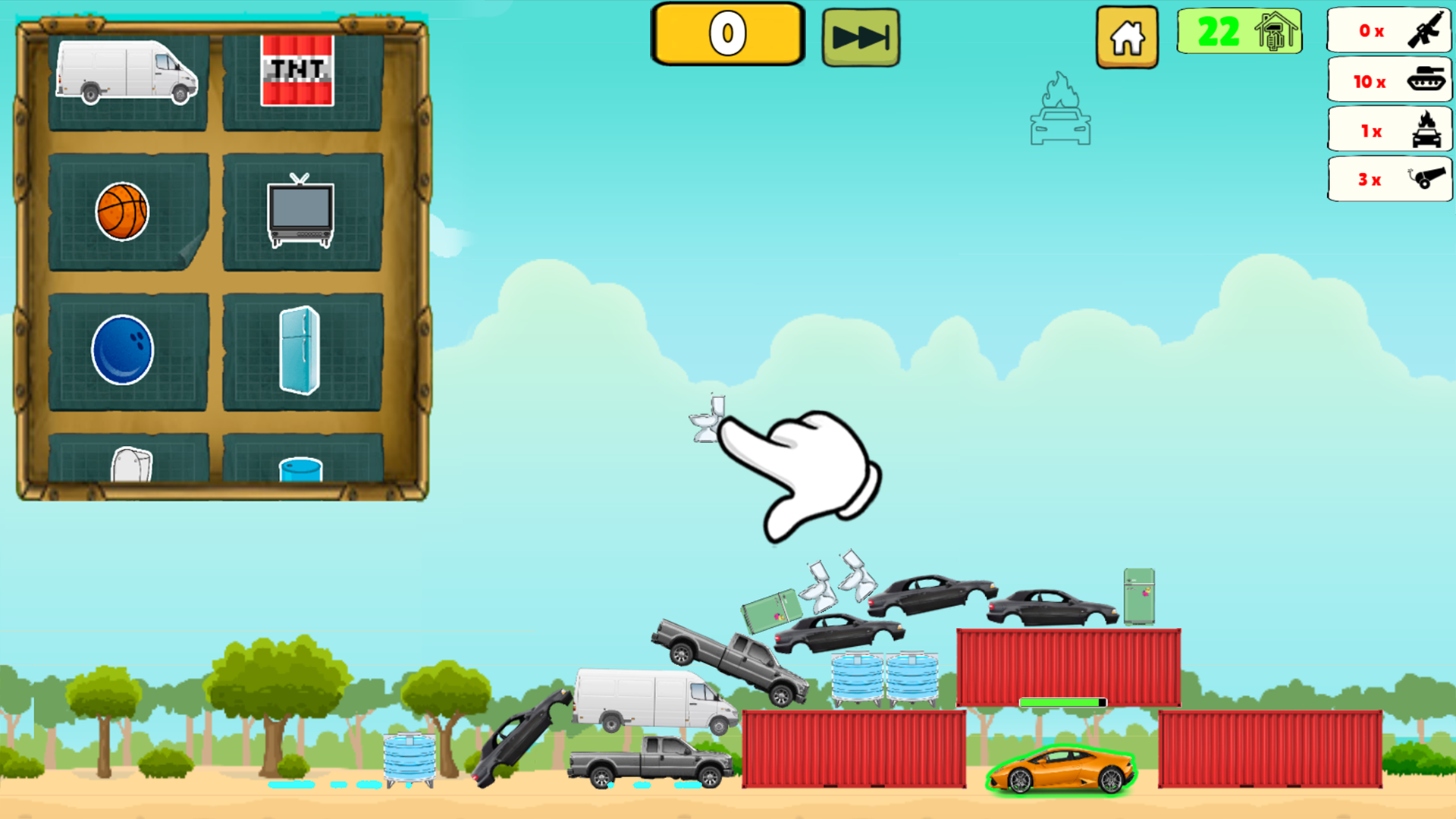Click the toilet held by the hand cursor
The height and width of the screenshot is (819, 1456).
click(708, 417)
